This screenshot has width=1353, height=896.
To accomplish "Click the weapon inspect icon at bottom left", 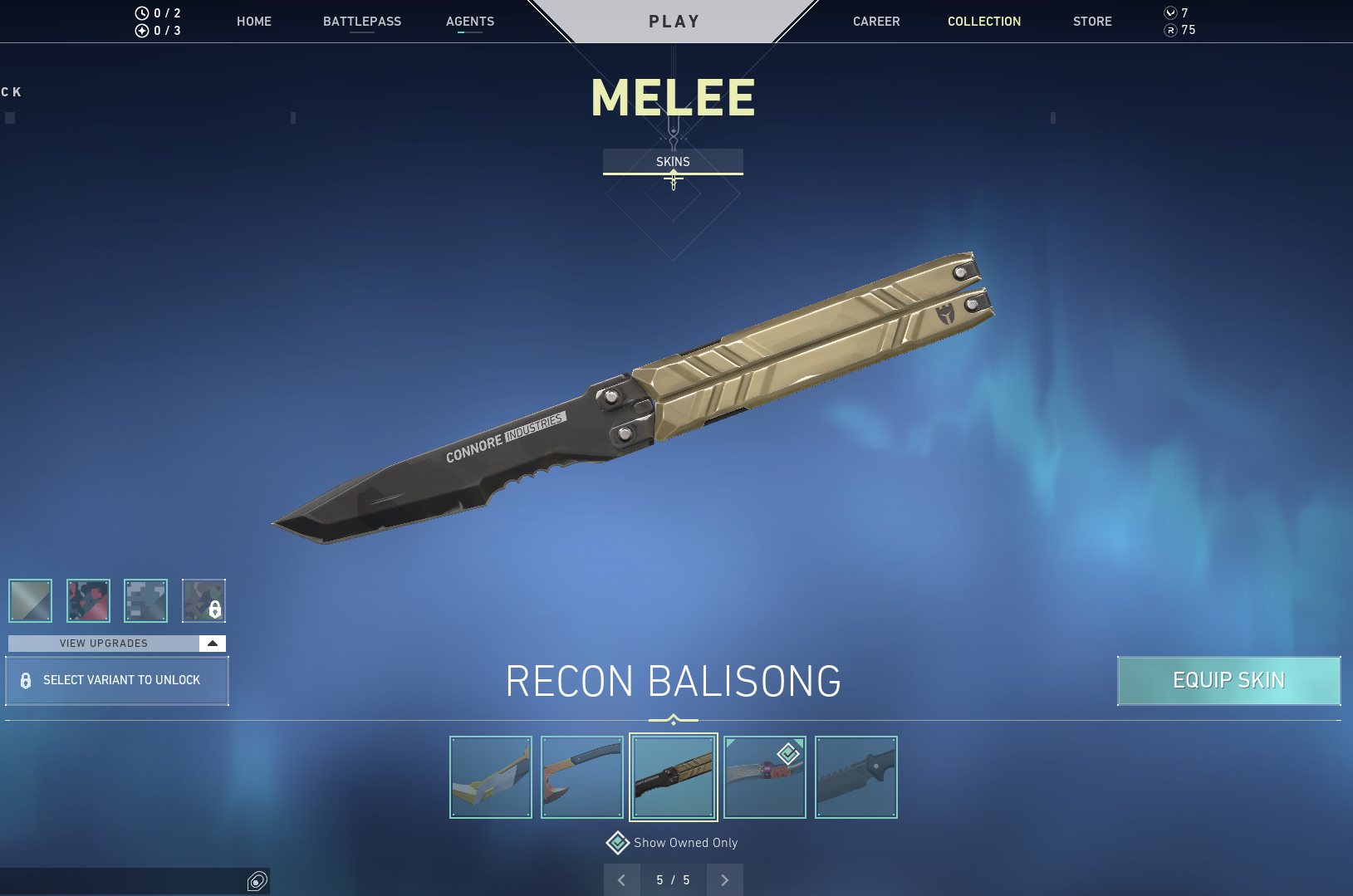I will click(257, 880).
